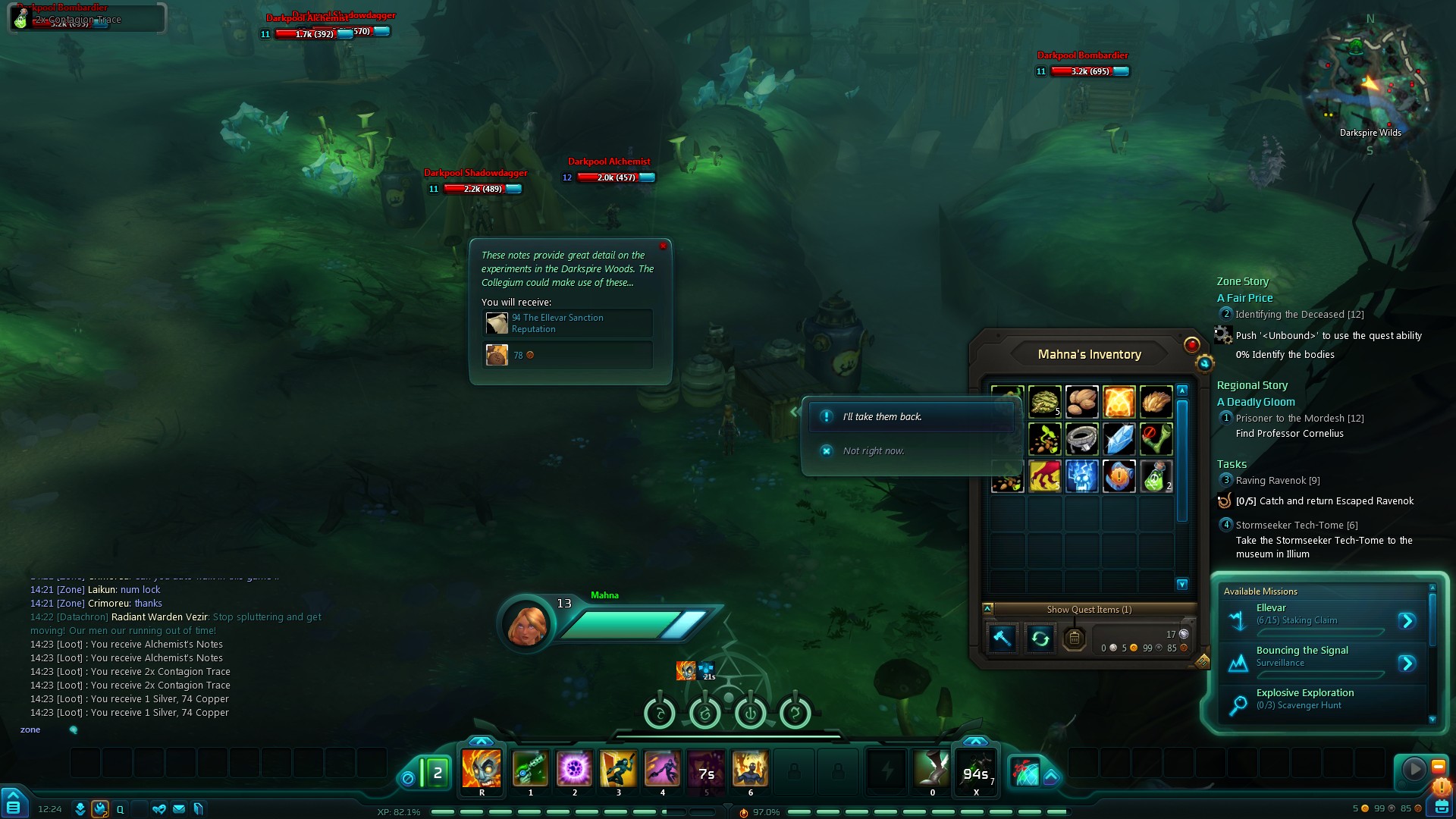Sort inventory with the green arrows button

[x=1040, y=639]
